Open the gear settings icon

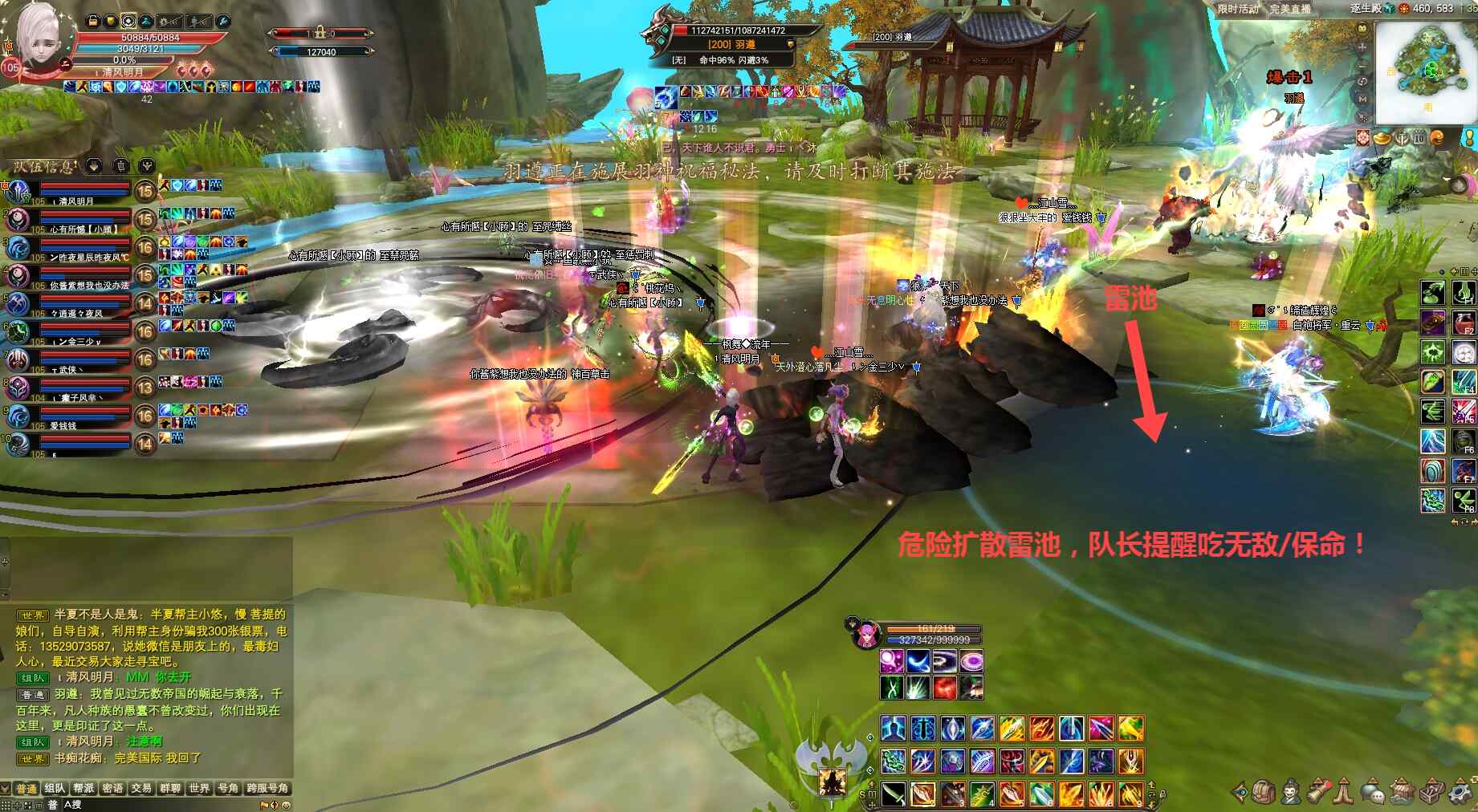(x=1461, y=792)
